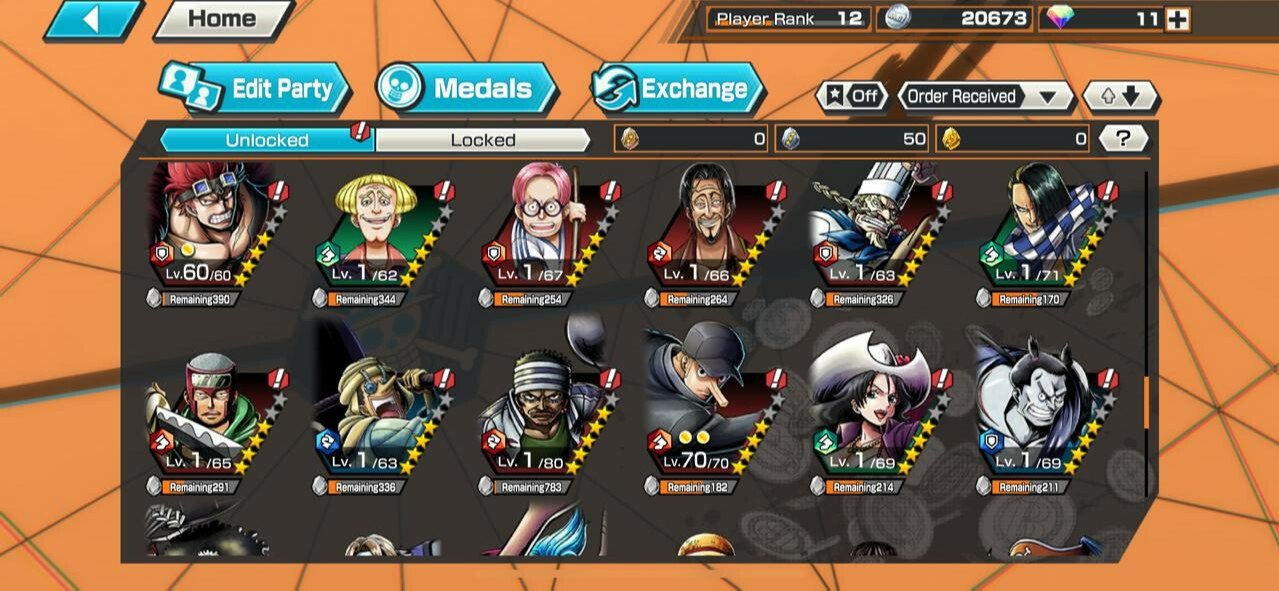Open the question mark help button
The width and height of the screenshot is (1279, 591).
tap(1123, 139)
